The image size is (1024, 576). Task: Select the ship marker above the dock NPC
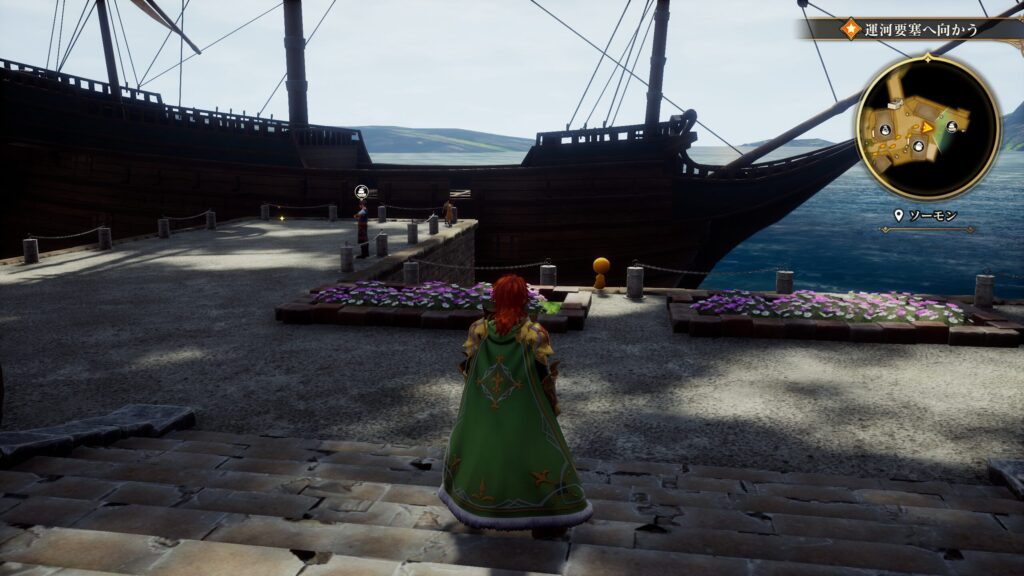click(361, 191)
